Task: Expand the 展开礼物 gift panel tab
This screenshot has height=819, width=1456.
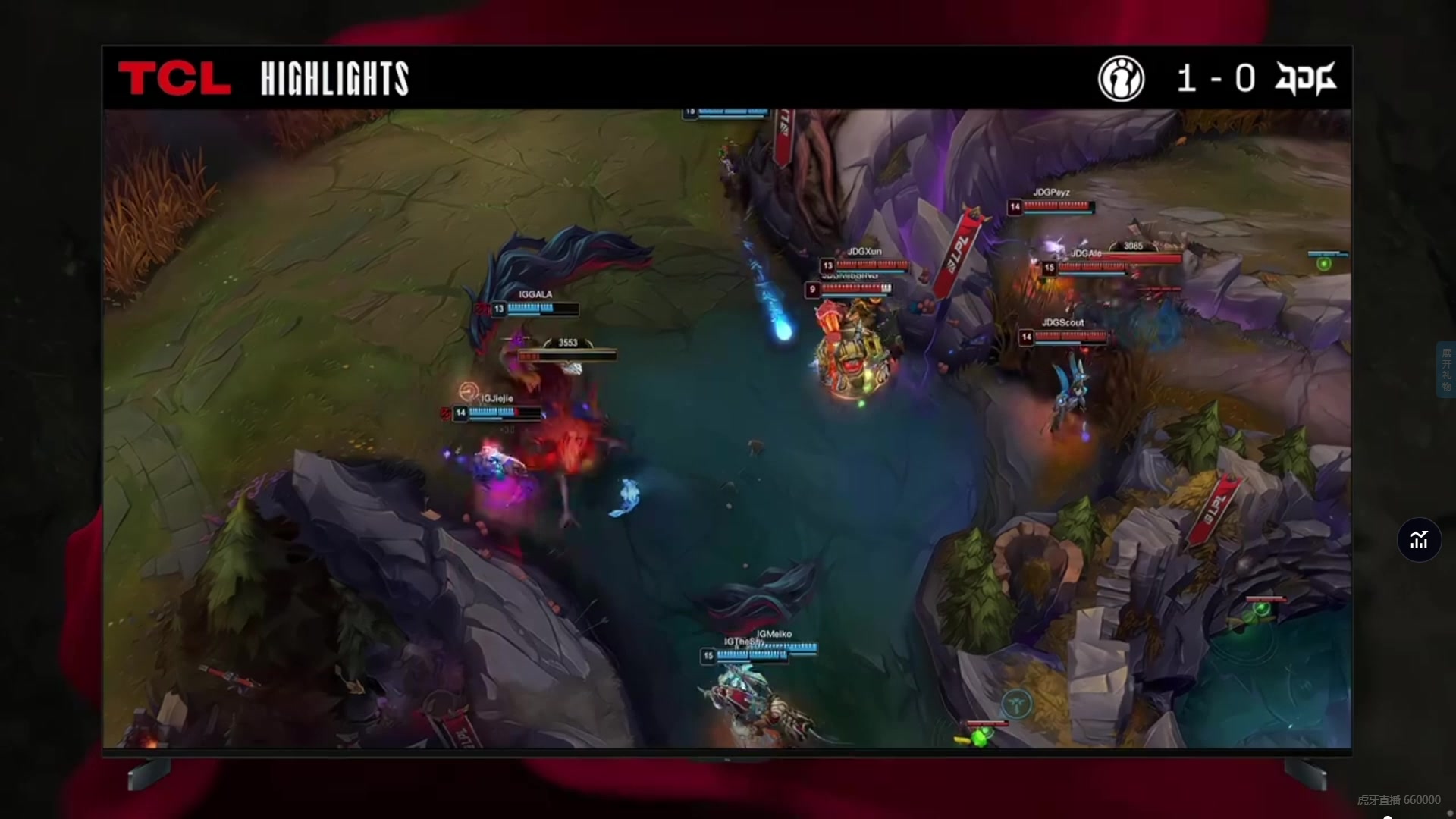Action: click(1446, 370)
